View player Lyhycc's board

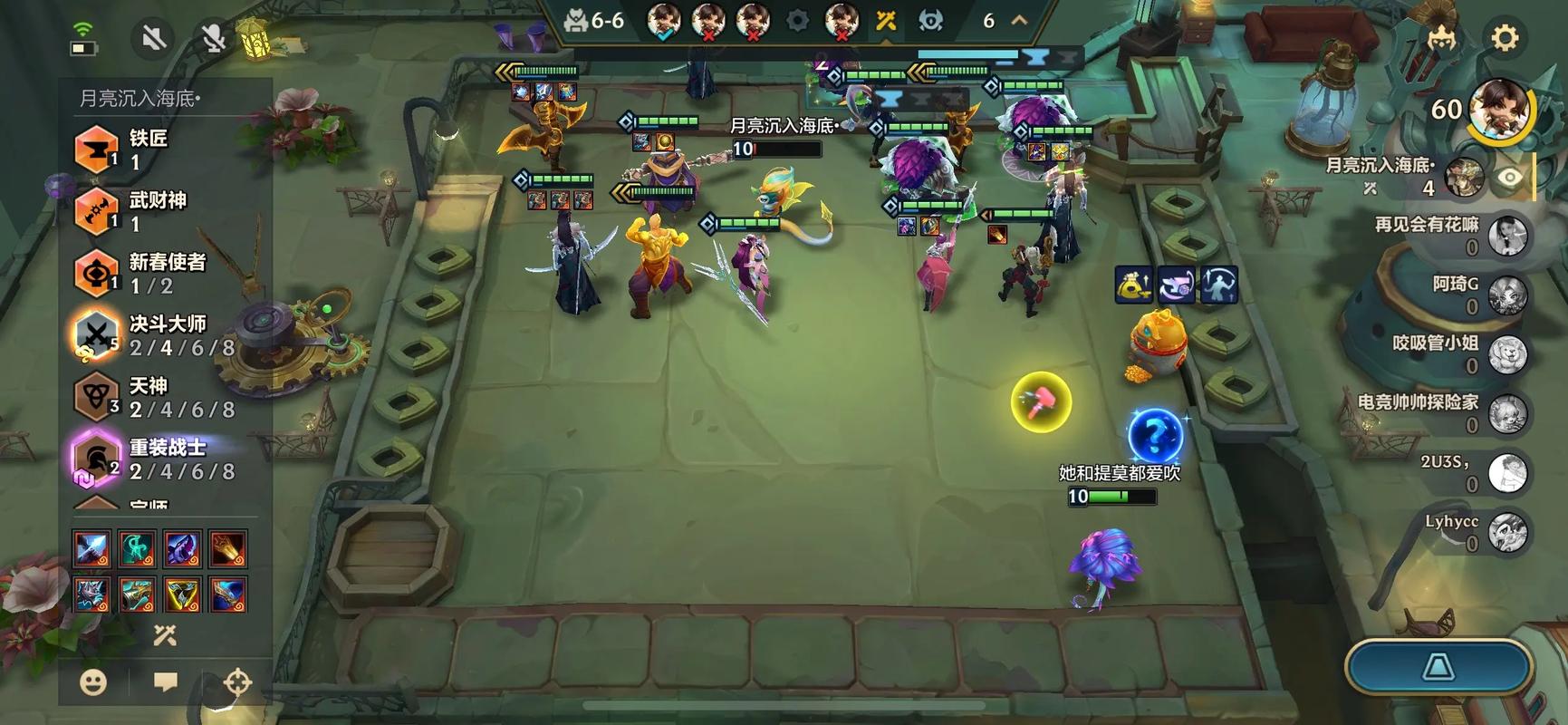coord(1507,532)
